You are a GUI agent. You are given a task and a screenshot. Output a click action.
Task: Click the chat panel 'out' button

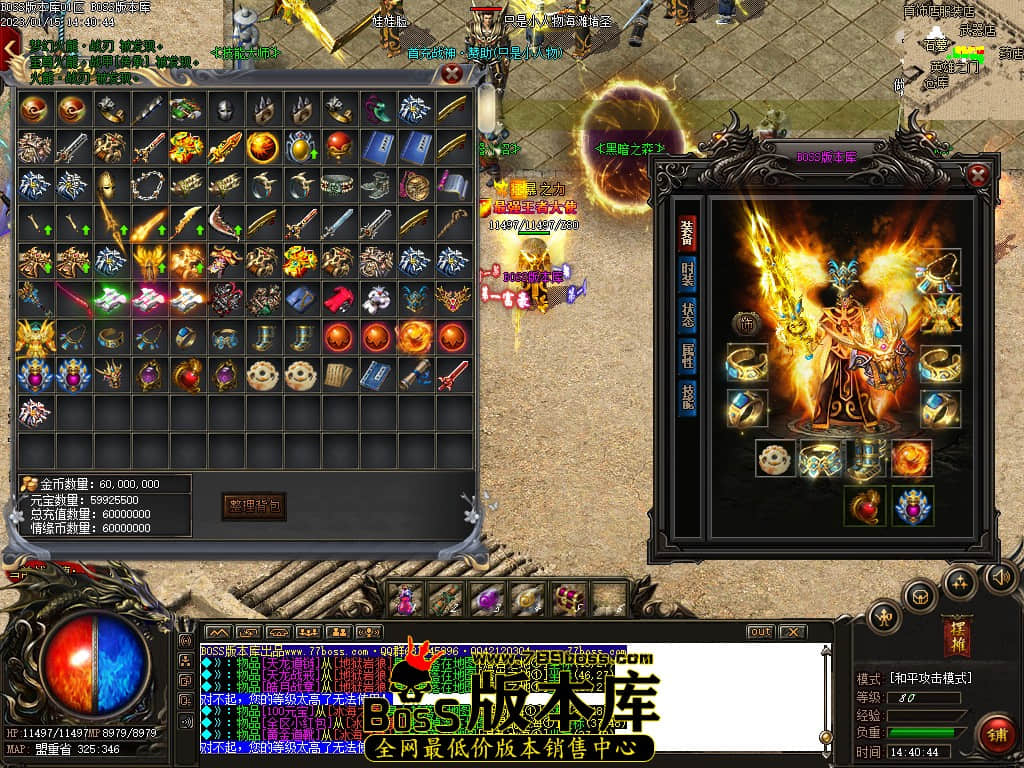[760, 632]
